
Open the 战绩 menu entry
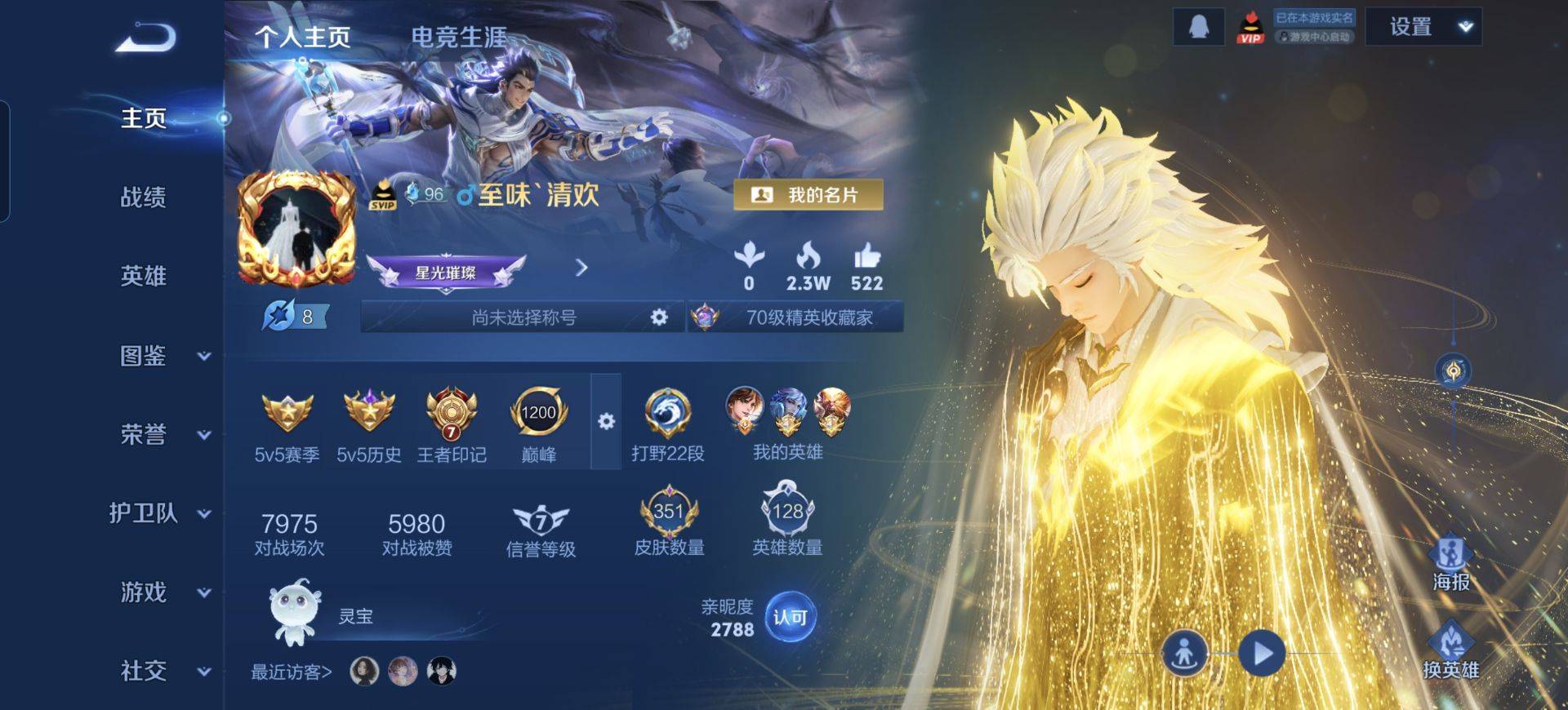point(143,197)
